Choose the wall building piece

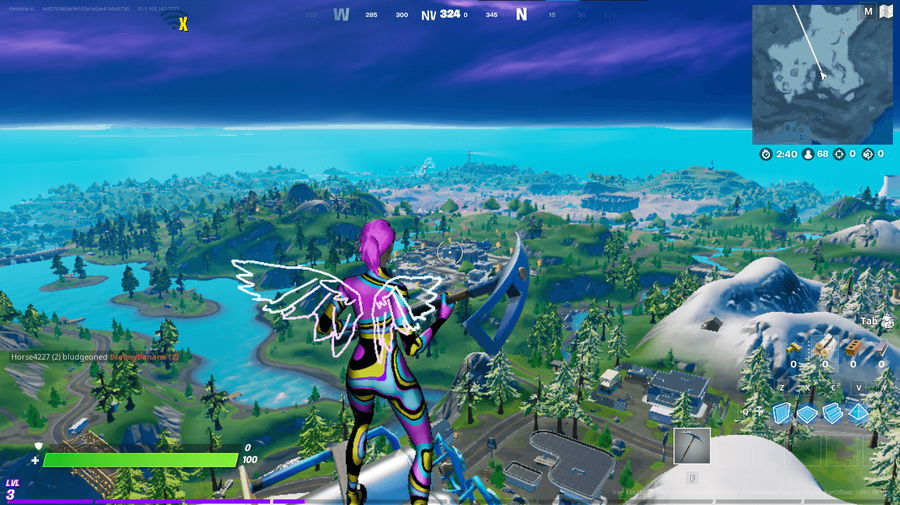[783, 413]
